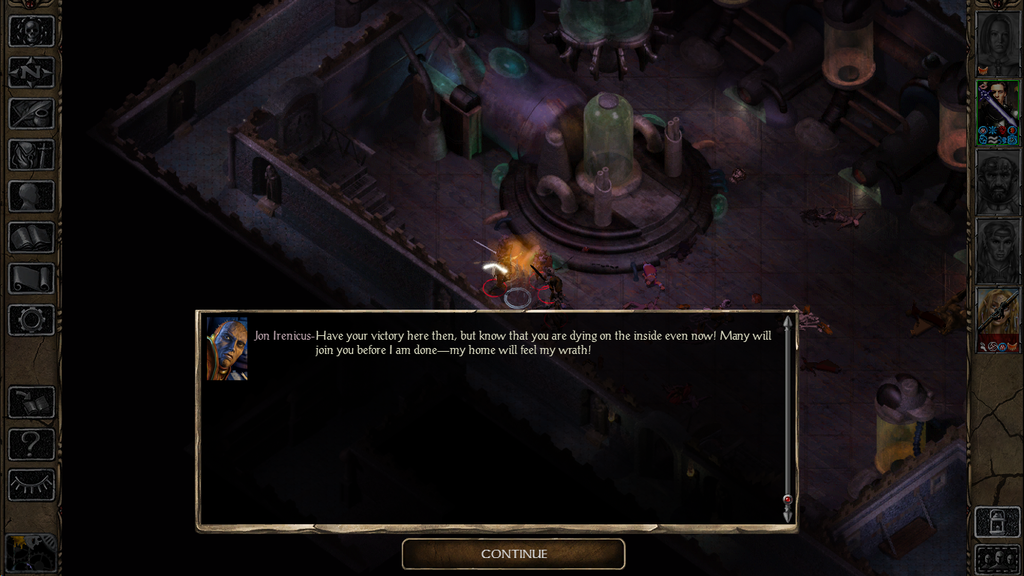Open the character record head icon
This screenshot has width=1024, height=576.
31,196
